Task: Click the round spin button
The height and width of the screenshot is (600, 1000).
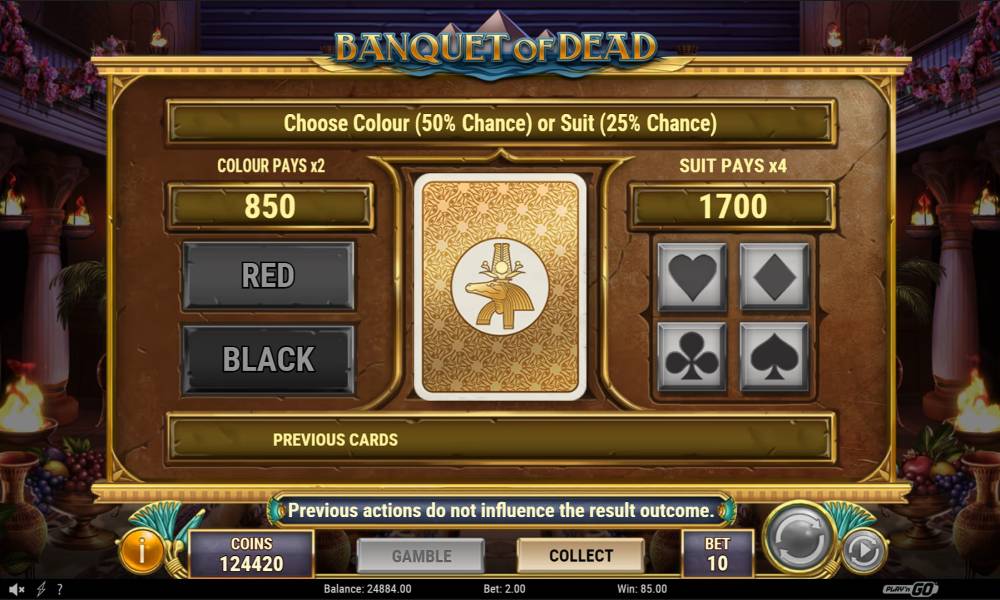Action: click(x=799, y=540)
